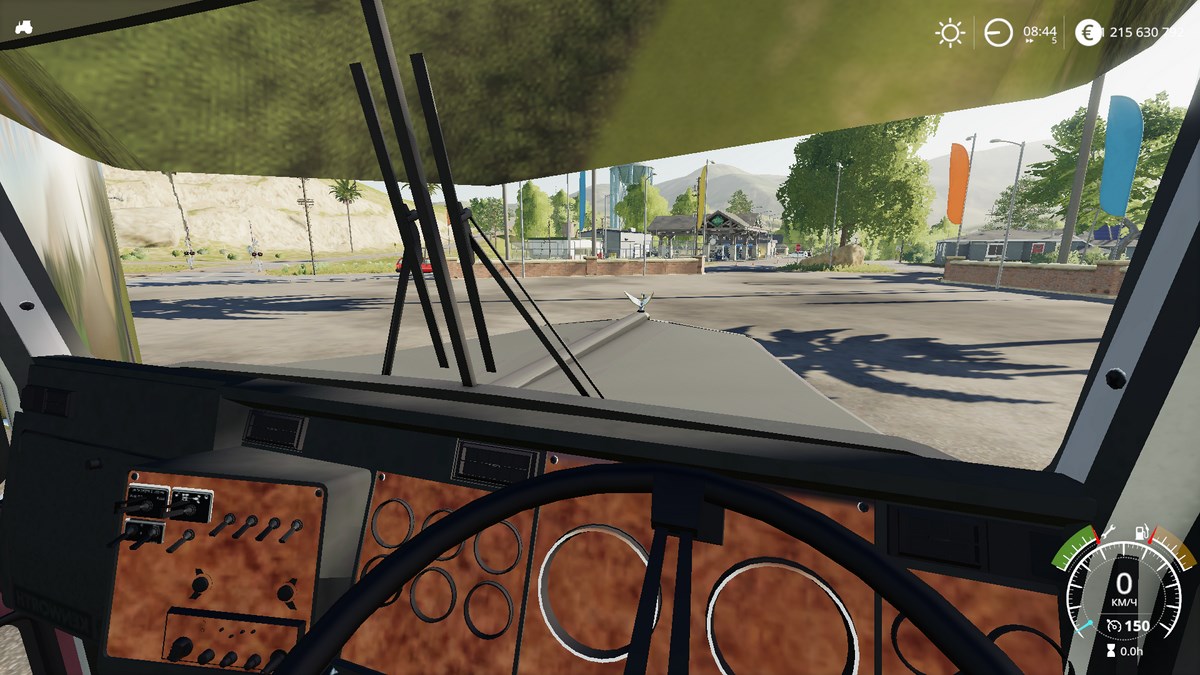Screen dimensions: 1200x675
Task: Select the wrench damage gauge icon
Action: click(x=1110, y=533)
